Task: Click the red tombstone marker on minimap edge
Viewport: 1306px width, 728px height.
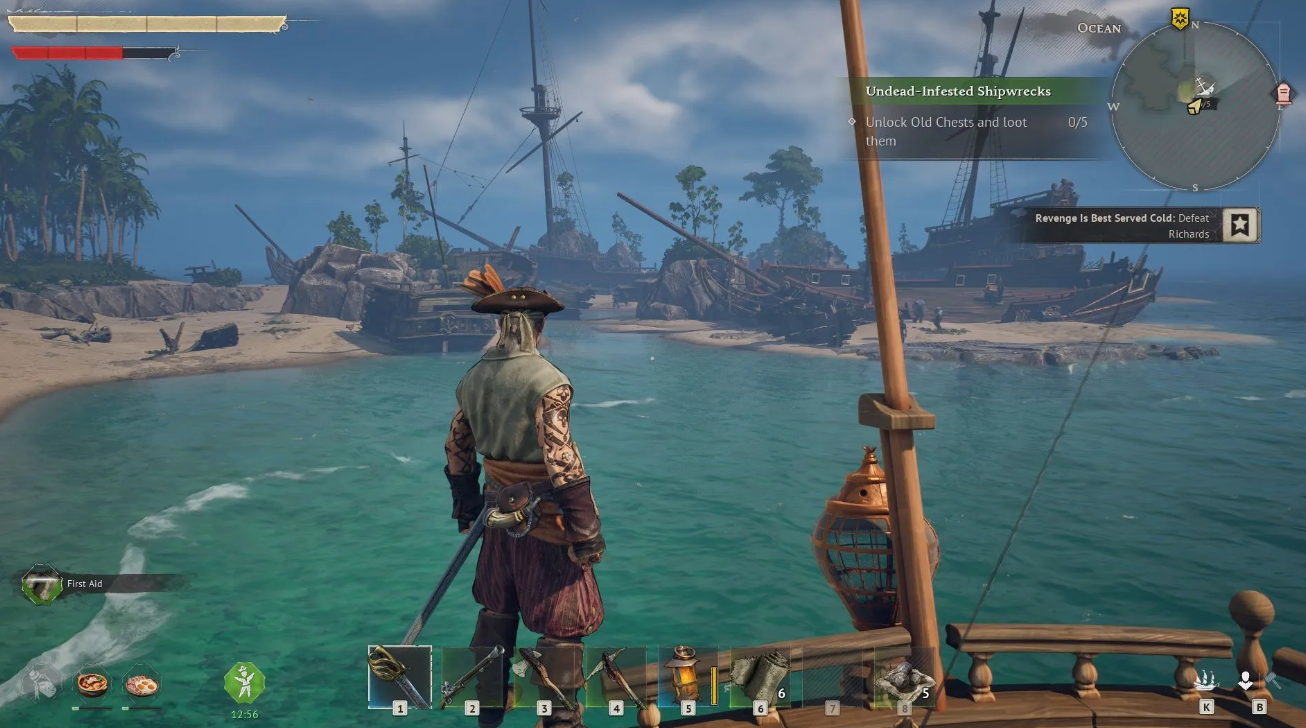Action: pyautogui.click(x=1283, y=94)
